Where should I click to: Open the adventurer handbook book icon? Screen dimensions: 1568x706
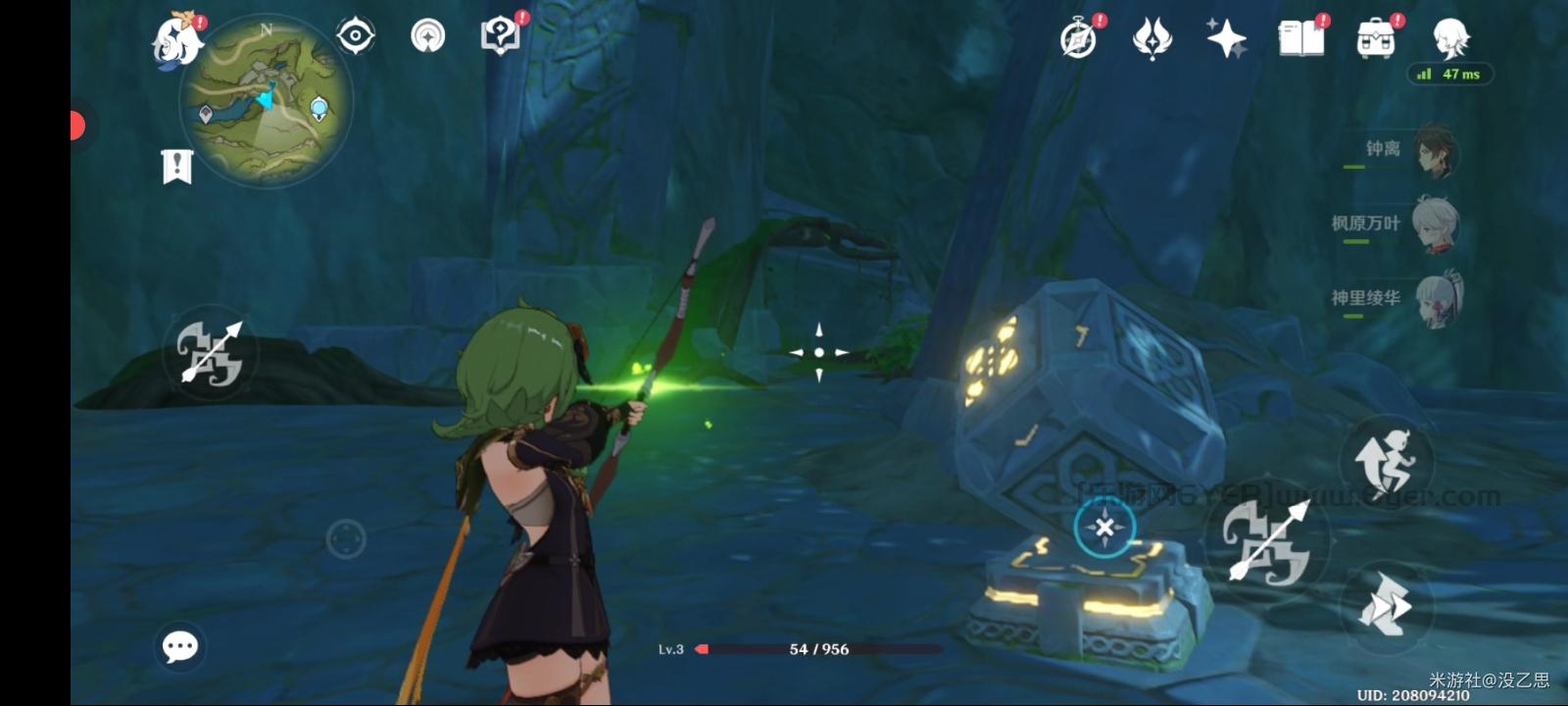[1301, 39]
